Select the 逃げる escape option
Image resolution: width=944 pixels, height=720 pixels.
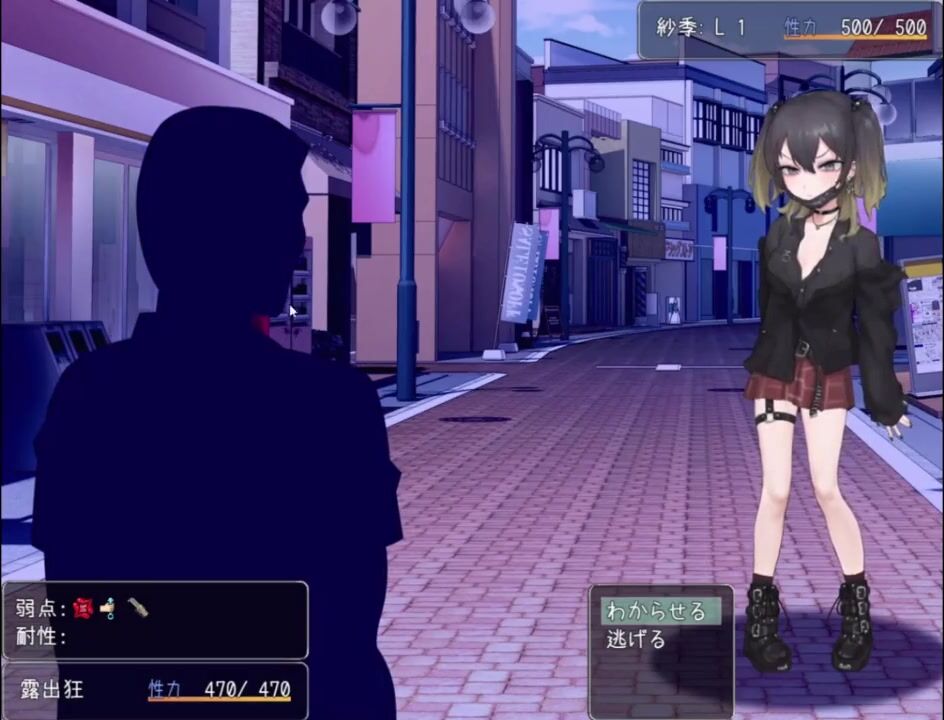(x=637, y=640)
